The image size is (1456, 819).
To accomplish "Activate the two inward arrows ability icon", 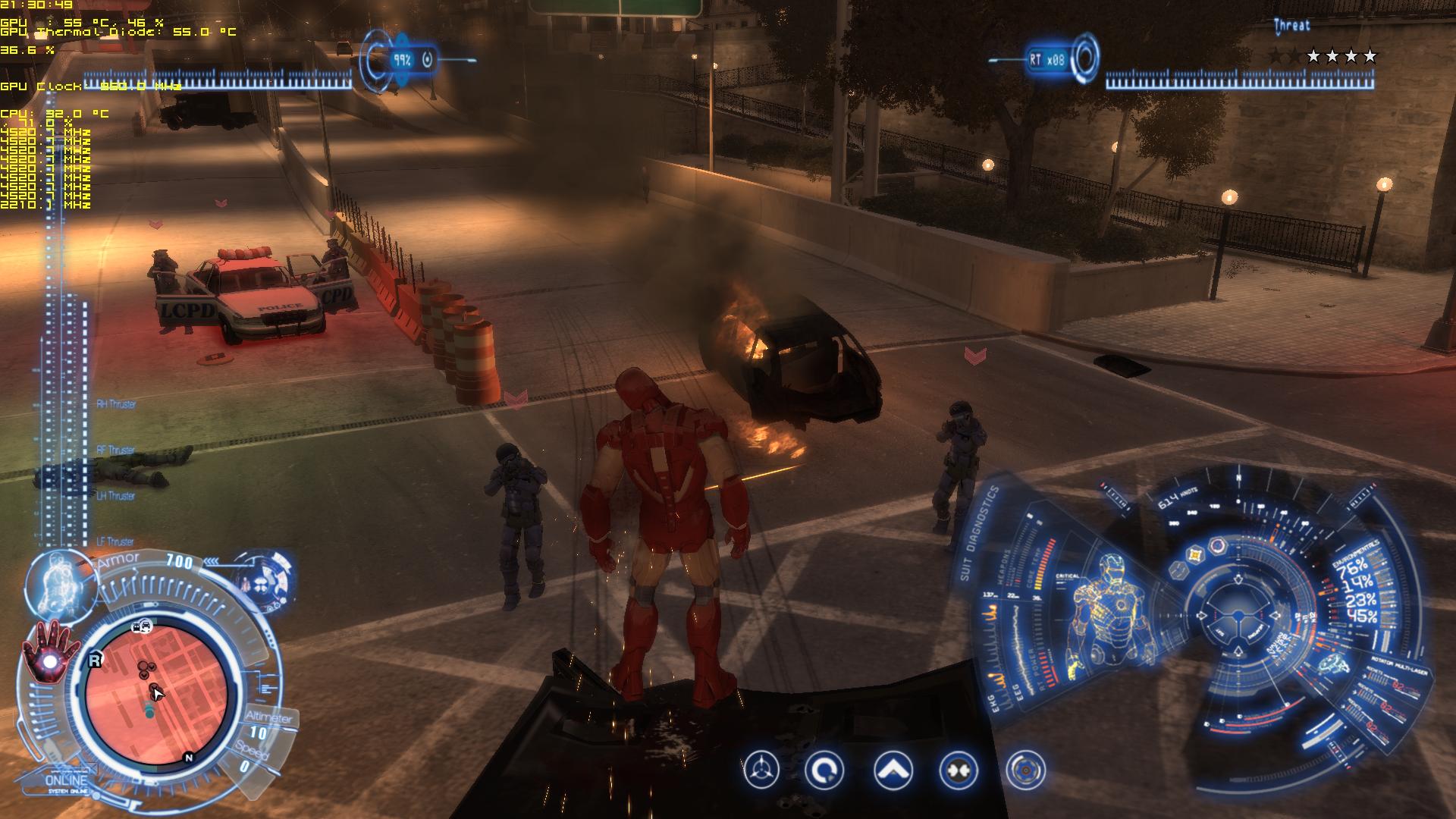I will (957, 770).
